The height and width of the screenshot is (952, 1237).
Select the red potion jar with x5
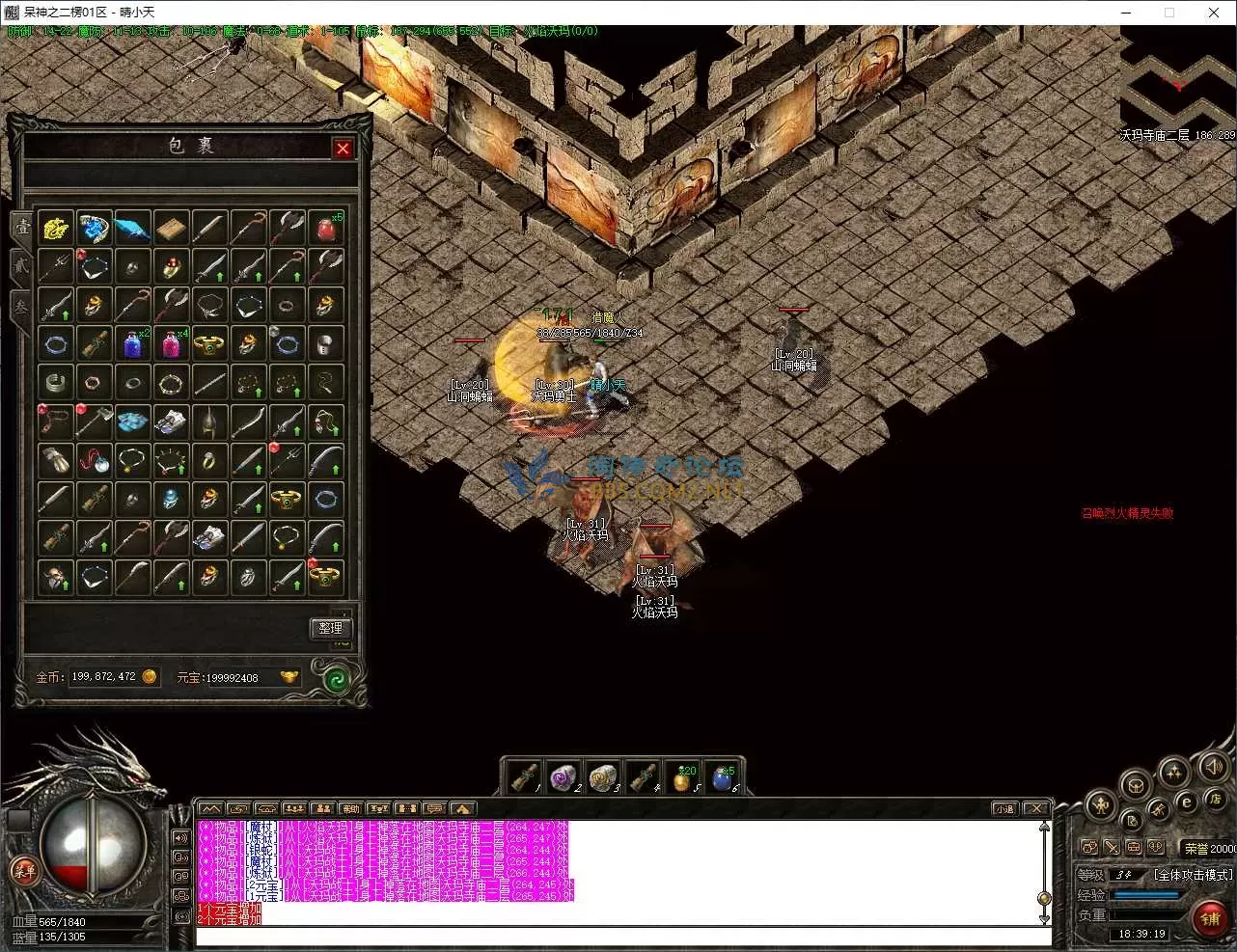point(326,229)
